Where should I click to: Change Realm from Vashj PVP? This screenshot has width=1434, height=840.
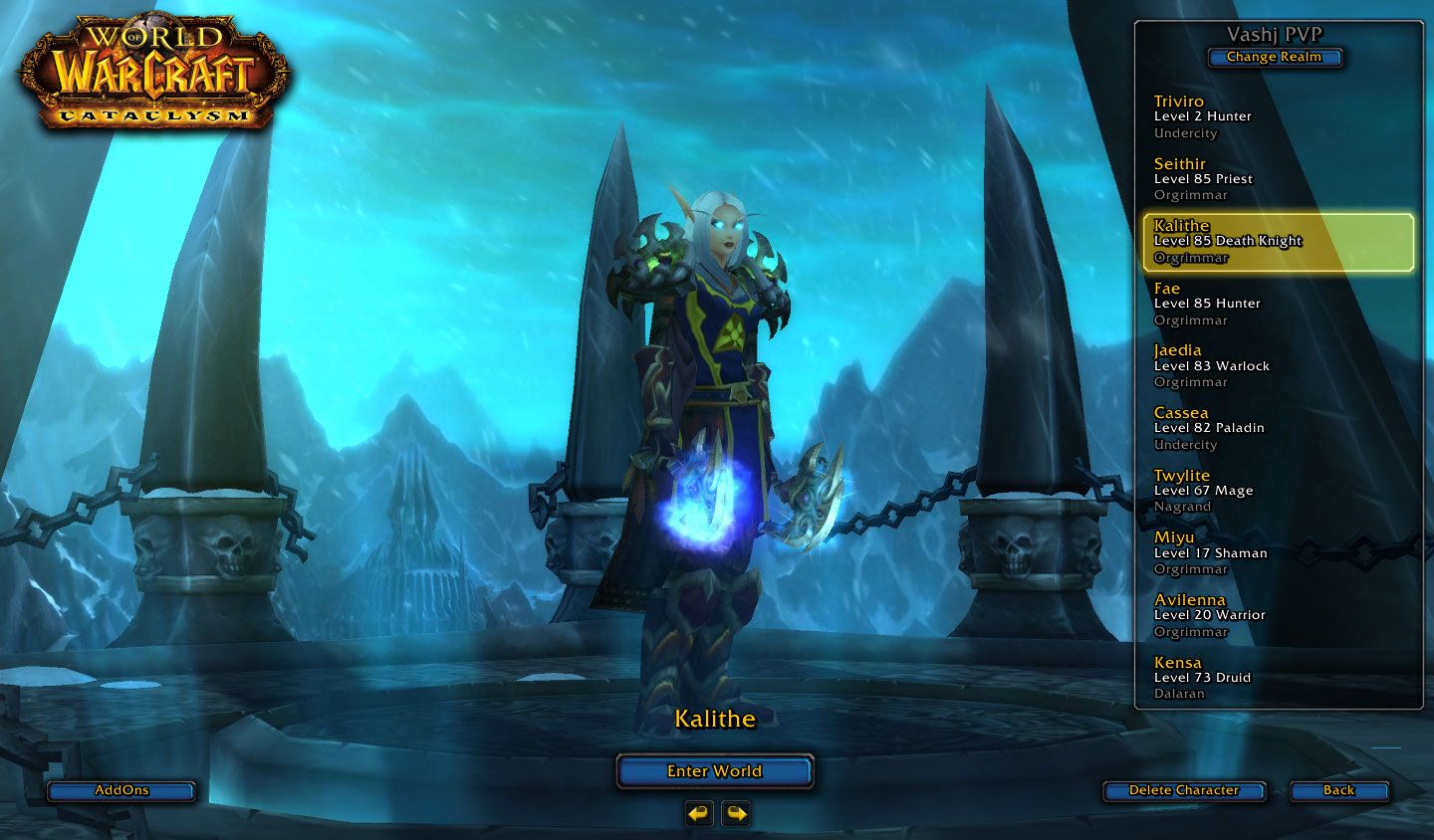coord(1274,58)
